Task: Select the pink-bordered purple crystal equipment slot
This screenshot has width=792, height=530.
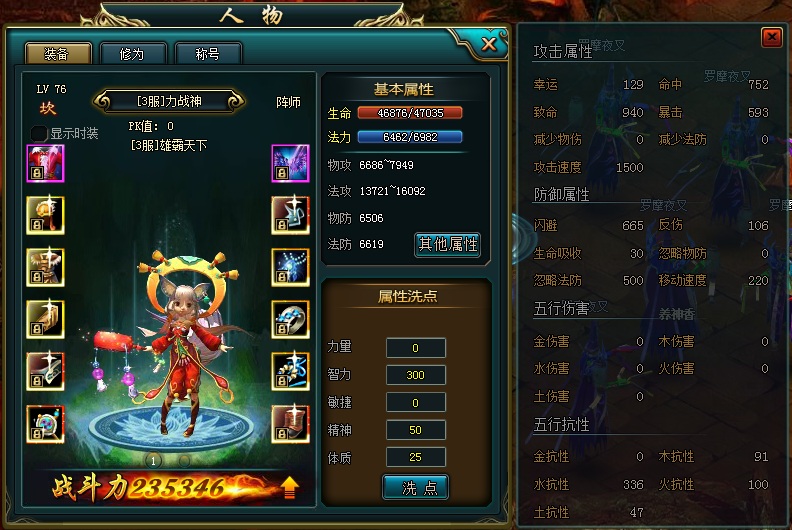Action: pos(290,163)
